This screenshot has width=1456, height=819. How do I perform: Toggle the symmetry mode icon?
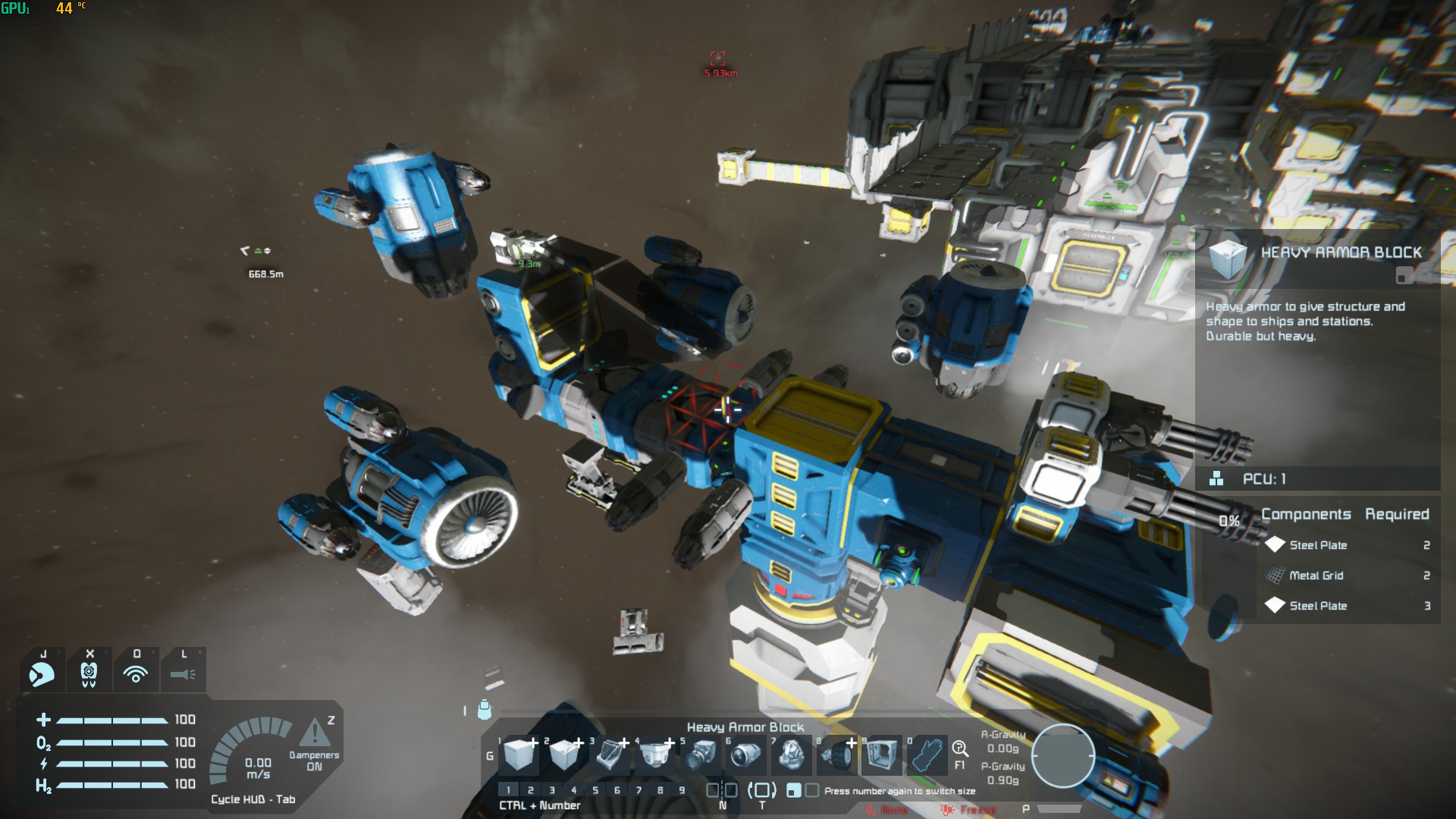pyautogui.click(x=722, y=790)
